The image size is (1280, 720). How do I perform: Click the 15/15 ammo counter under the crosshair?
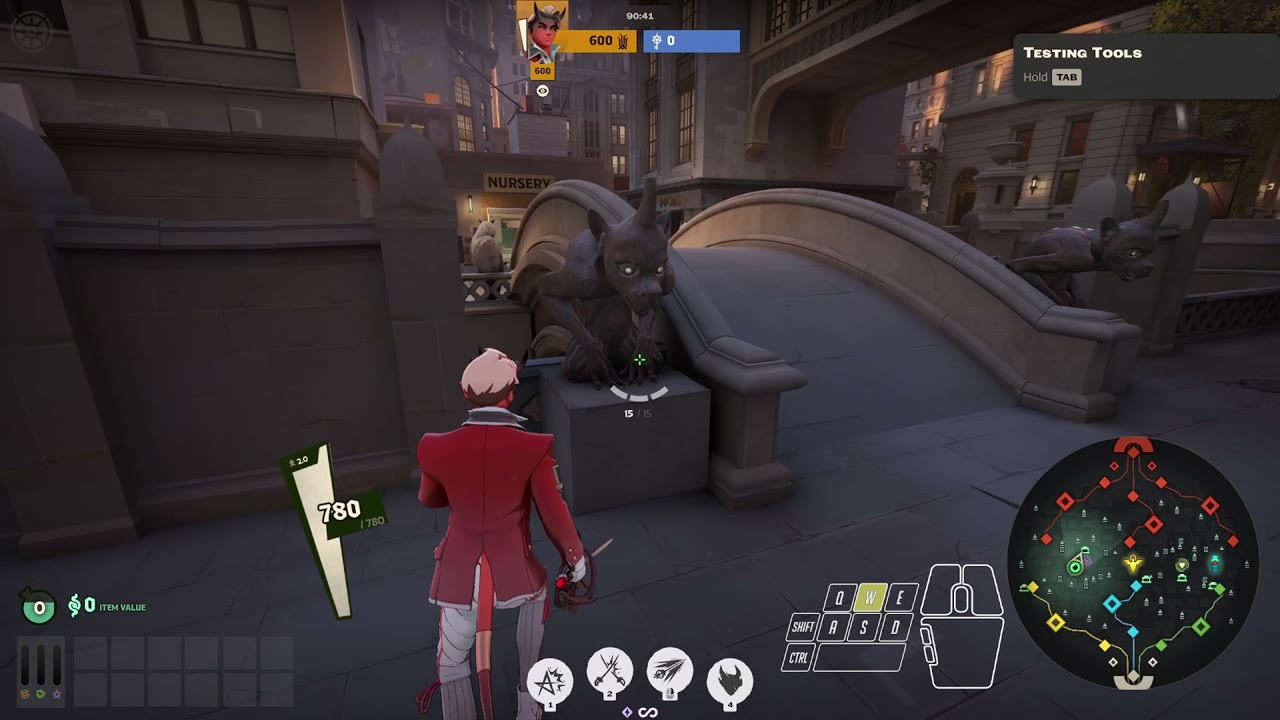639,413
